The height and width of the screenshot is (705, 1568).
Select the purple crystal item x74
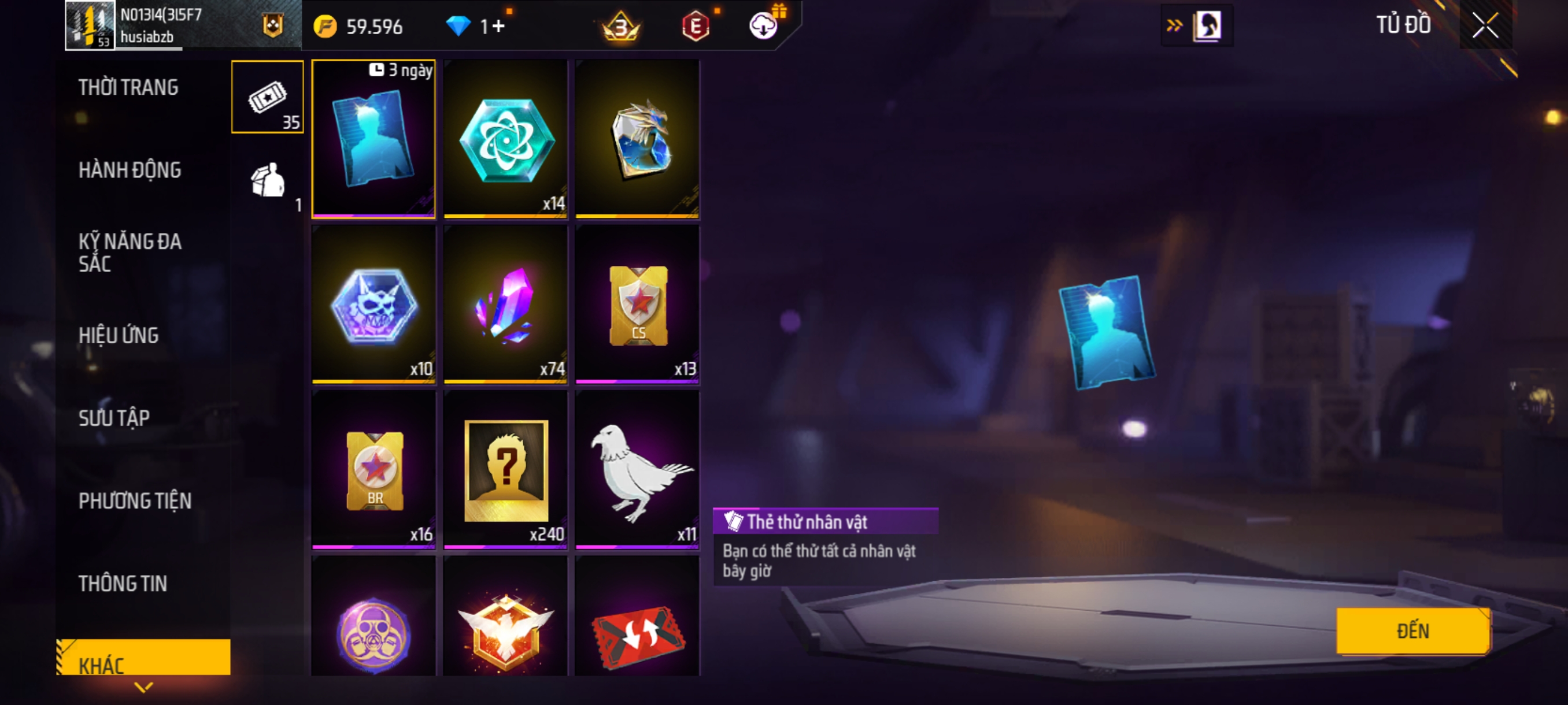505,304
